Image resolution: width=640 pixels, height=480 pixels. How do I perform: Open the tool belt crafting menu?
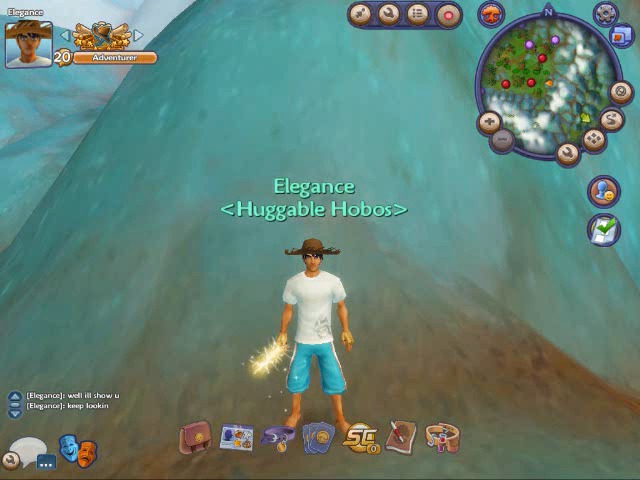[442, 437]
